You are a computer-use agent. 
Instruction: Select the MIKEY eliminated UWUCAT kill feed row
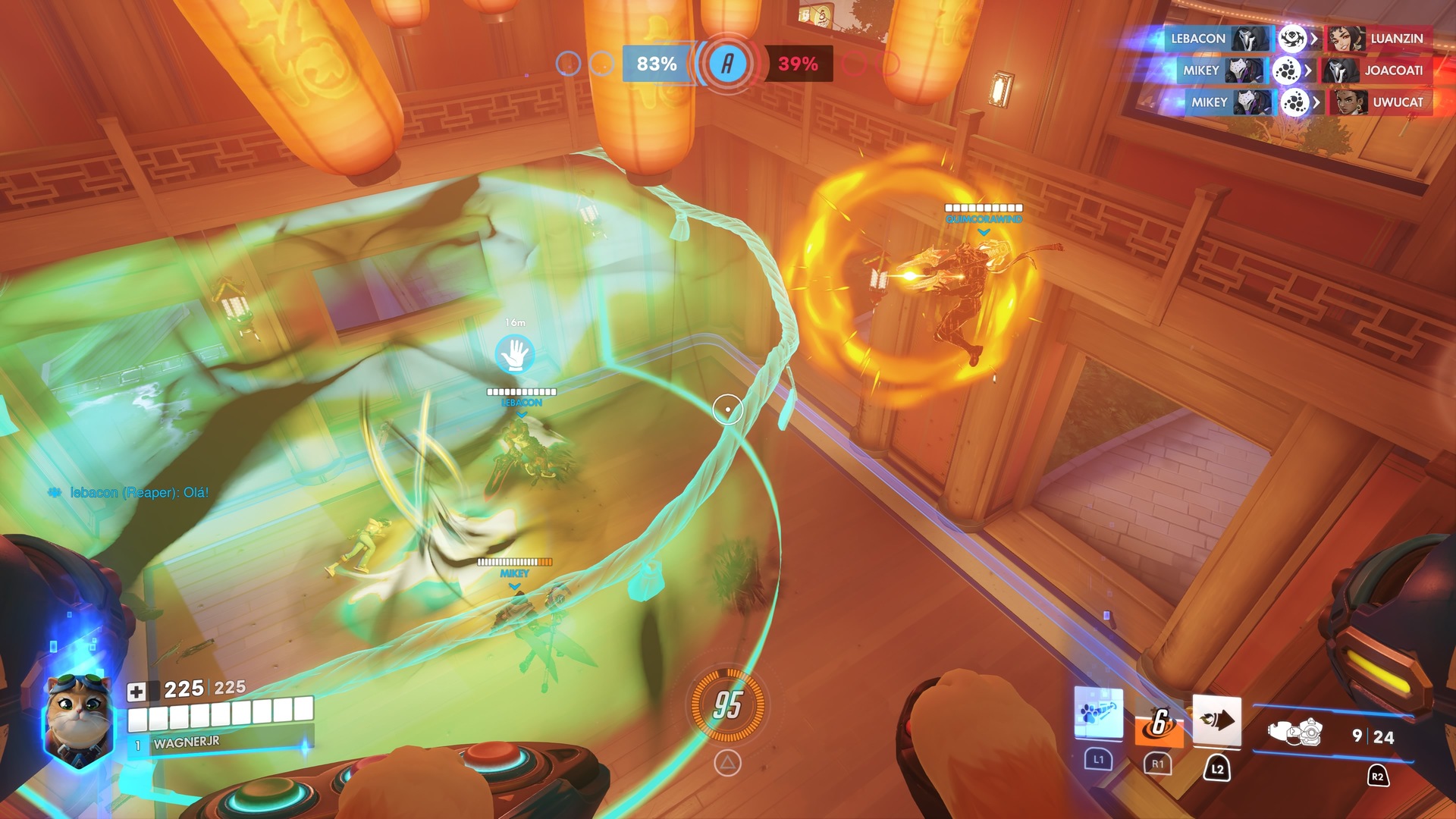1297,102
